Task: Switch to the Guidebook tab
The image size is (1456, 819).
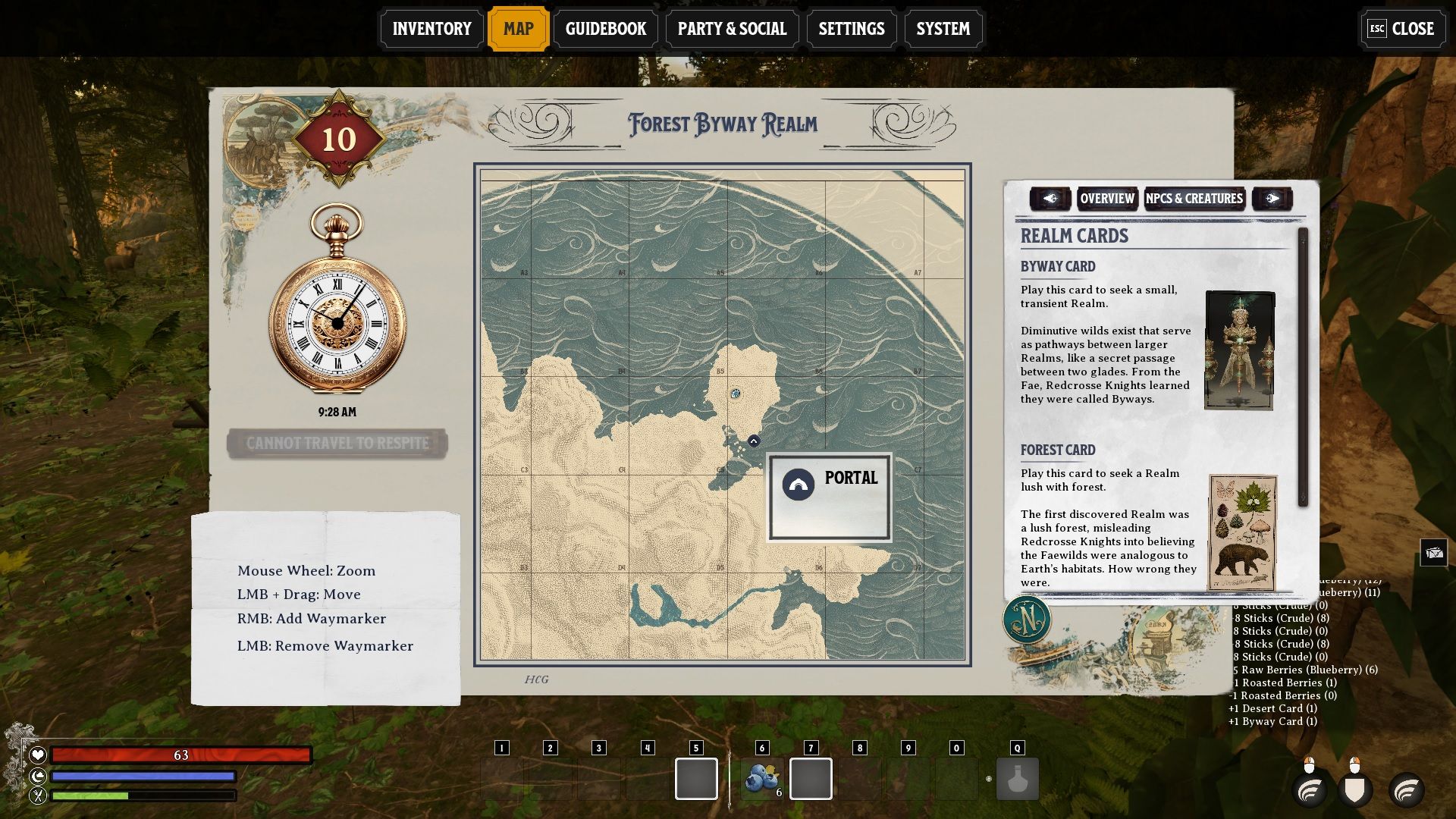Action: (605, 29)
